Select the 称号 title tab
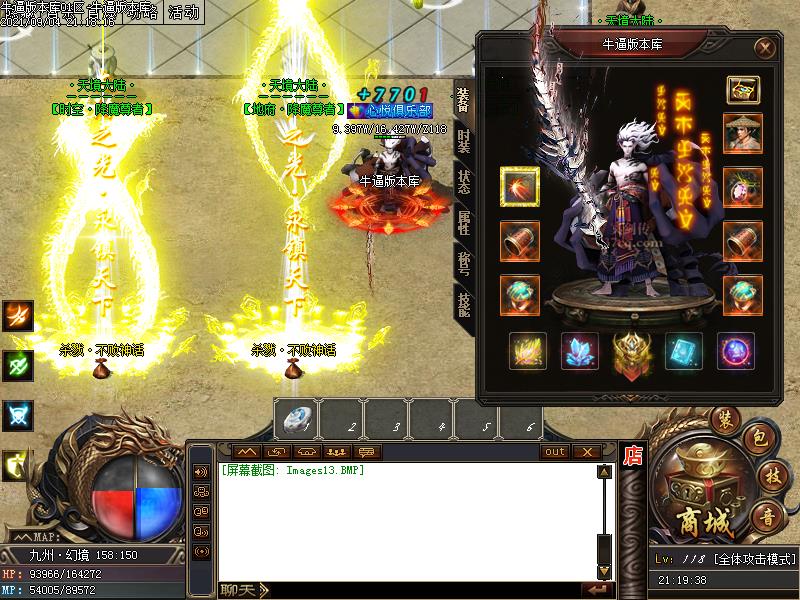The image size is (800, 600). (464, 262)
